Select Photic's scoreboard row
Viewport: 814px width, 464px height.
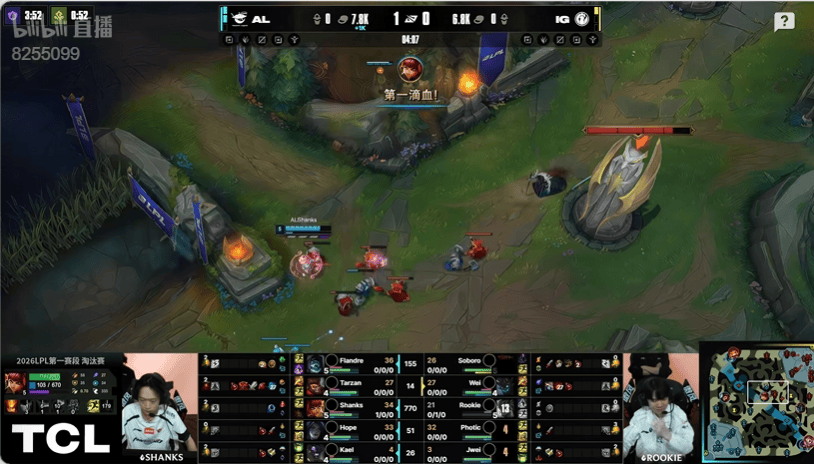click(x=462, y=430)
